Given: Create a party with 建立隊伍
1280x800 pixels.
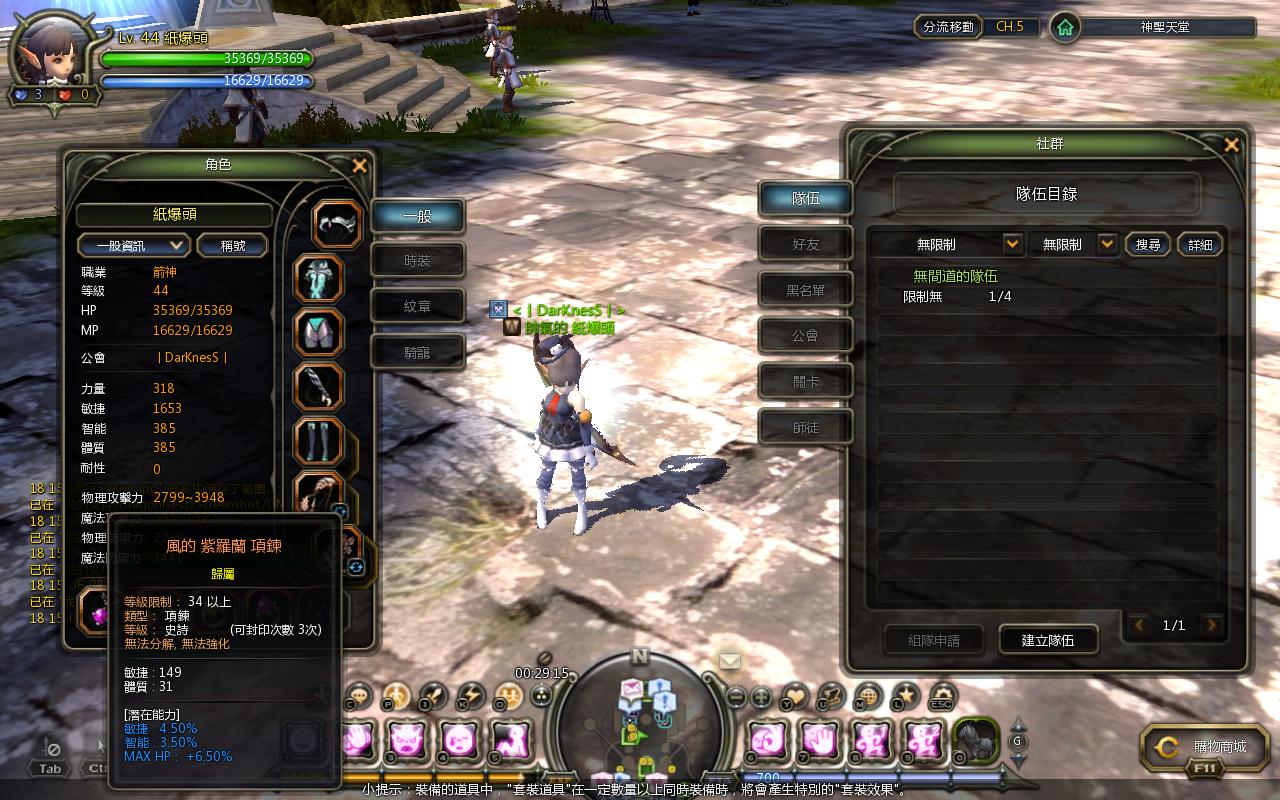Looking at the screenshot, I should [x=1047, y=640].
